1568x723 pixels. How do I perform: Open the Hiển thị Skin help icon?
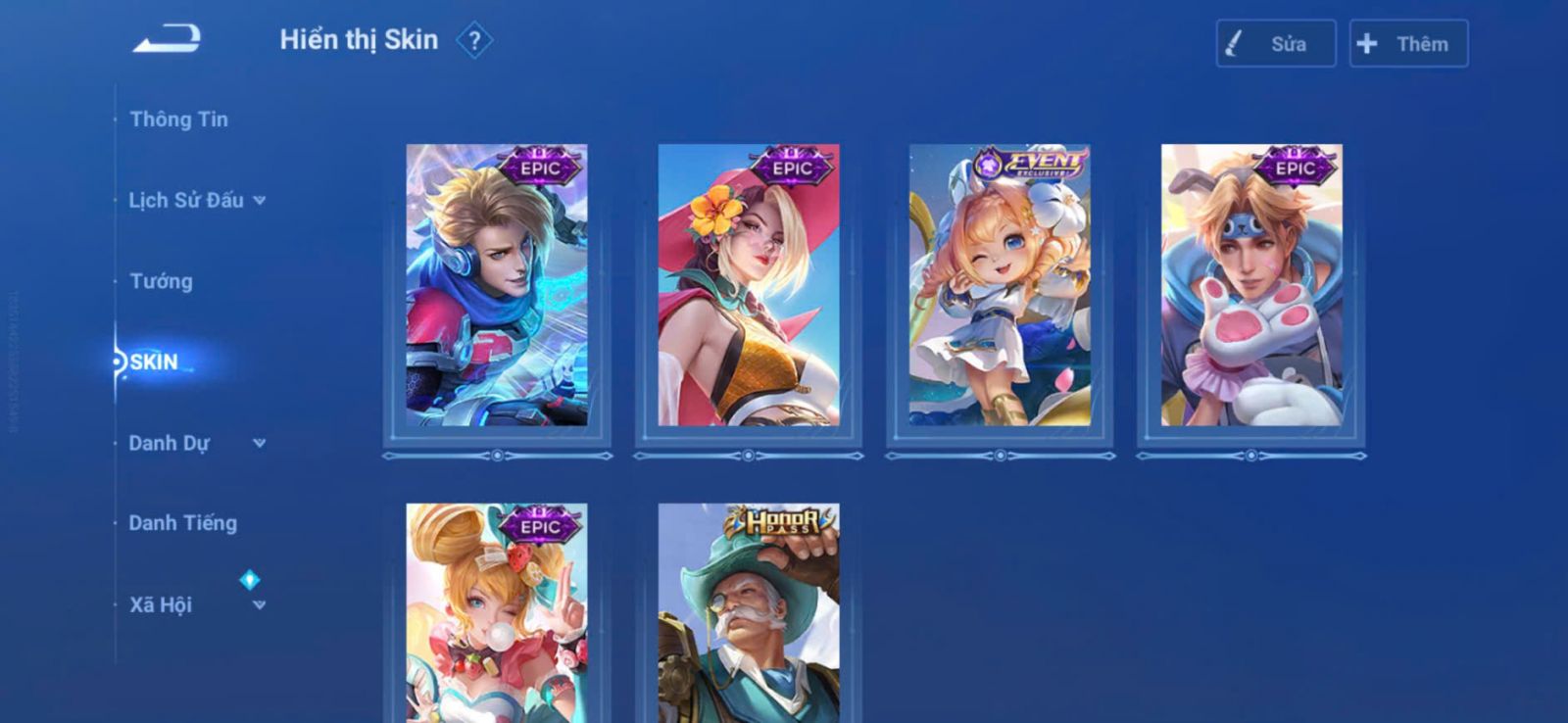474,41
